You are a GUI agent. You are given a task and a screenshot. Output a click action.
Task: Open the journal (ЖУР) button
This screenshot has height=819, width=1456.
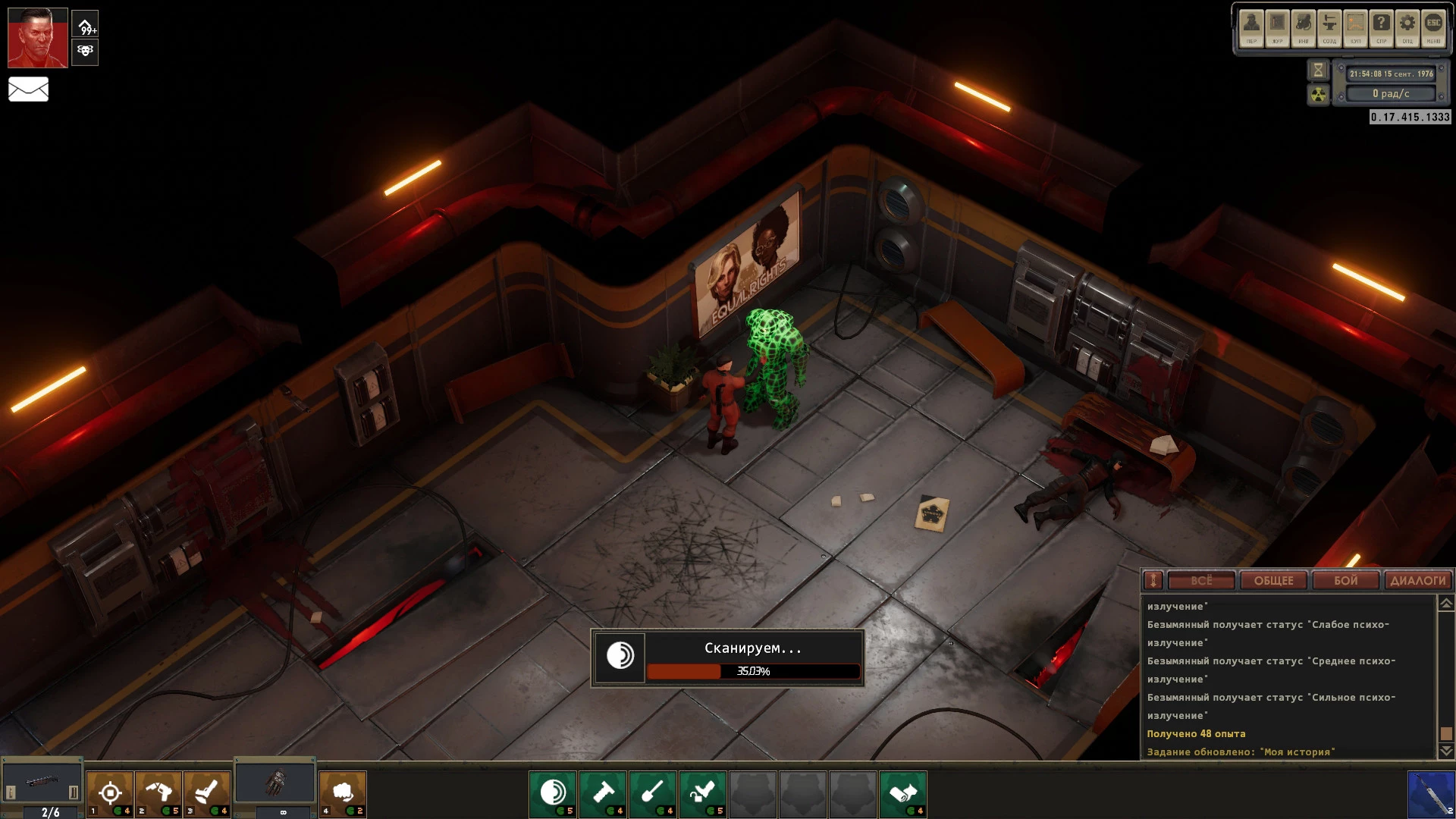(1278, 28)
